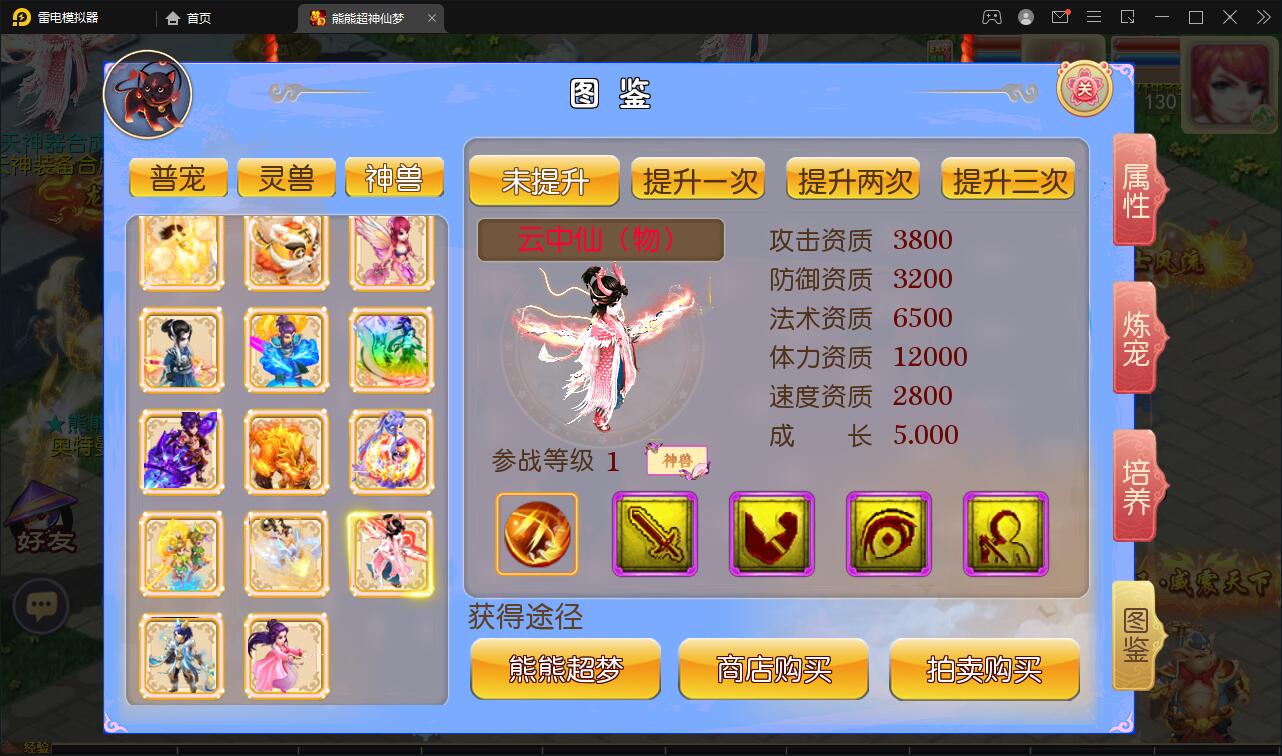This screenshot has width=1282, height=756.
Task: Click the black cat pet avatar
Action: [x=145, y=93]
